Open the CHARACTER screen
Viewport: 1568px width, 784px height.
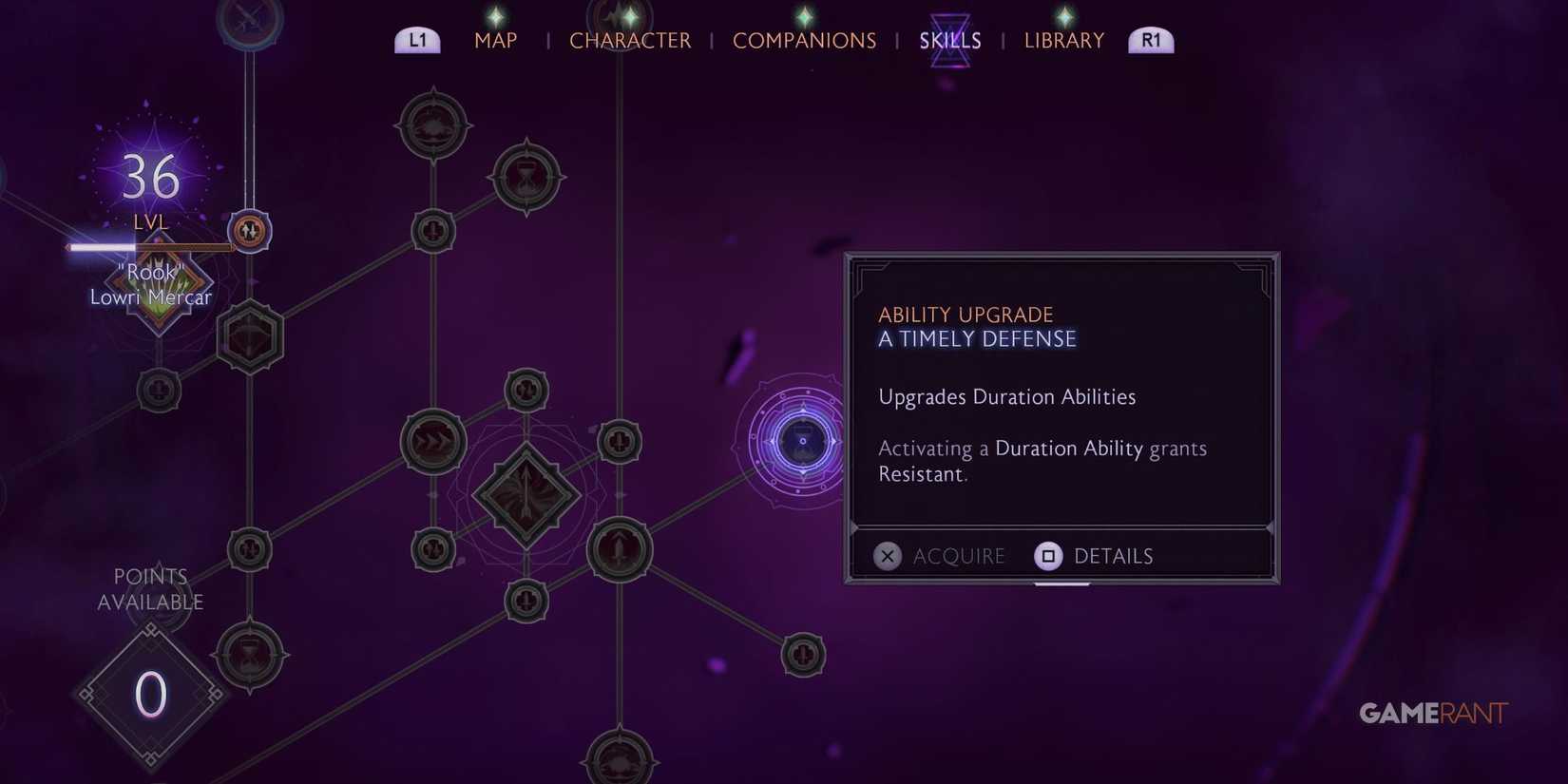tap(630, 40)
